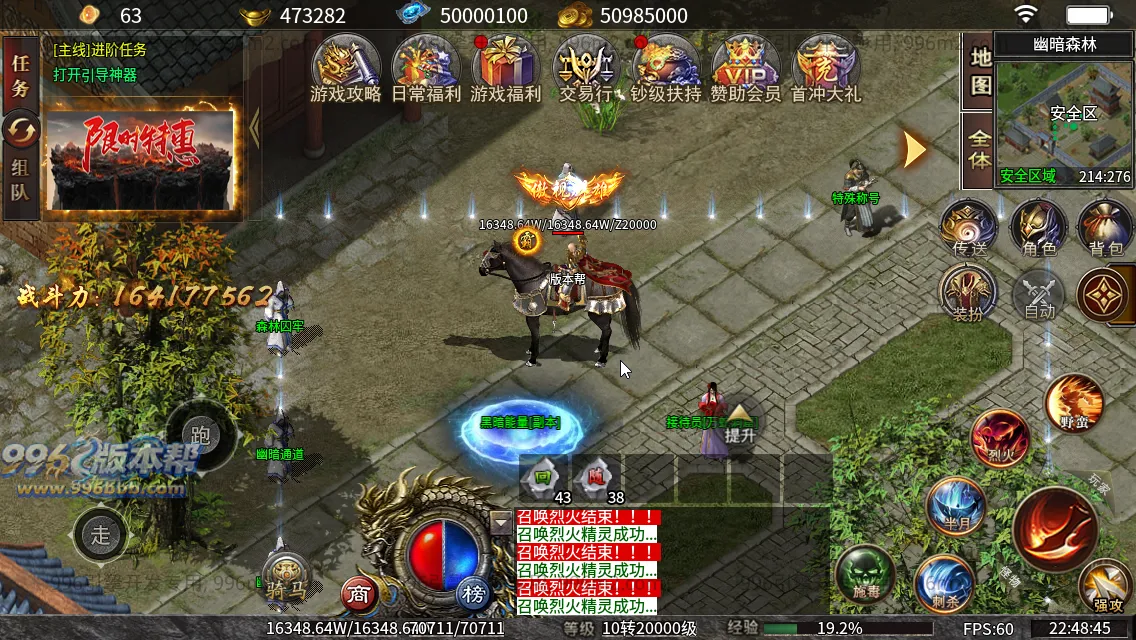Tap the 骑马 mount button
Screen dimensions: 1136x640
284,576
